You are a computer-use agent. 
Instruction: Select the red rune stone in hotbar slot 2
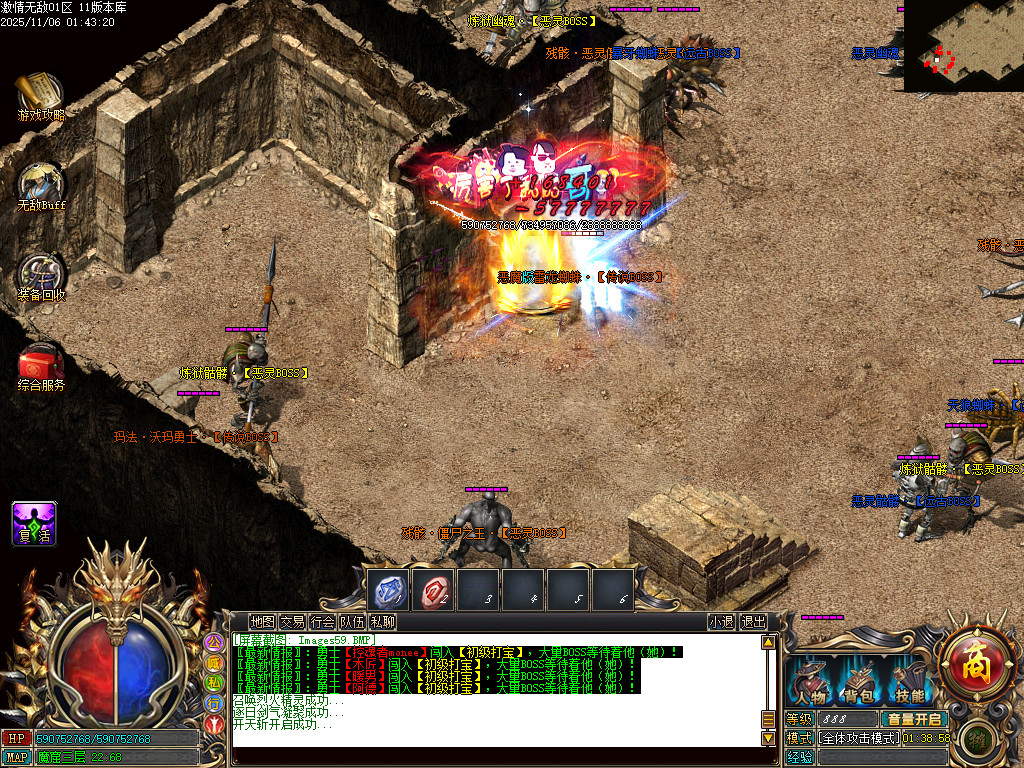tap(435, 590)
